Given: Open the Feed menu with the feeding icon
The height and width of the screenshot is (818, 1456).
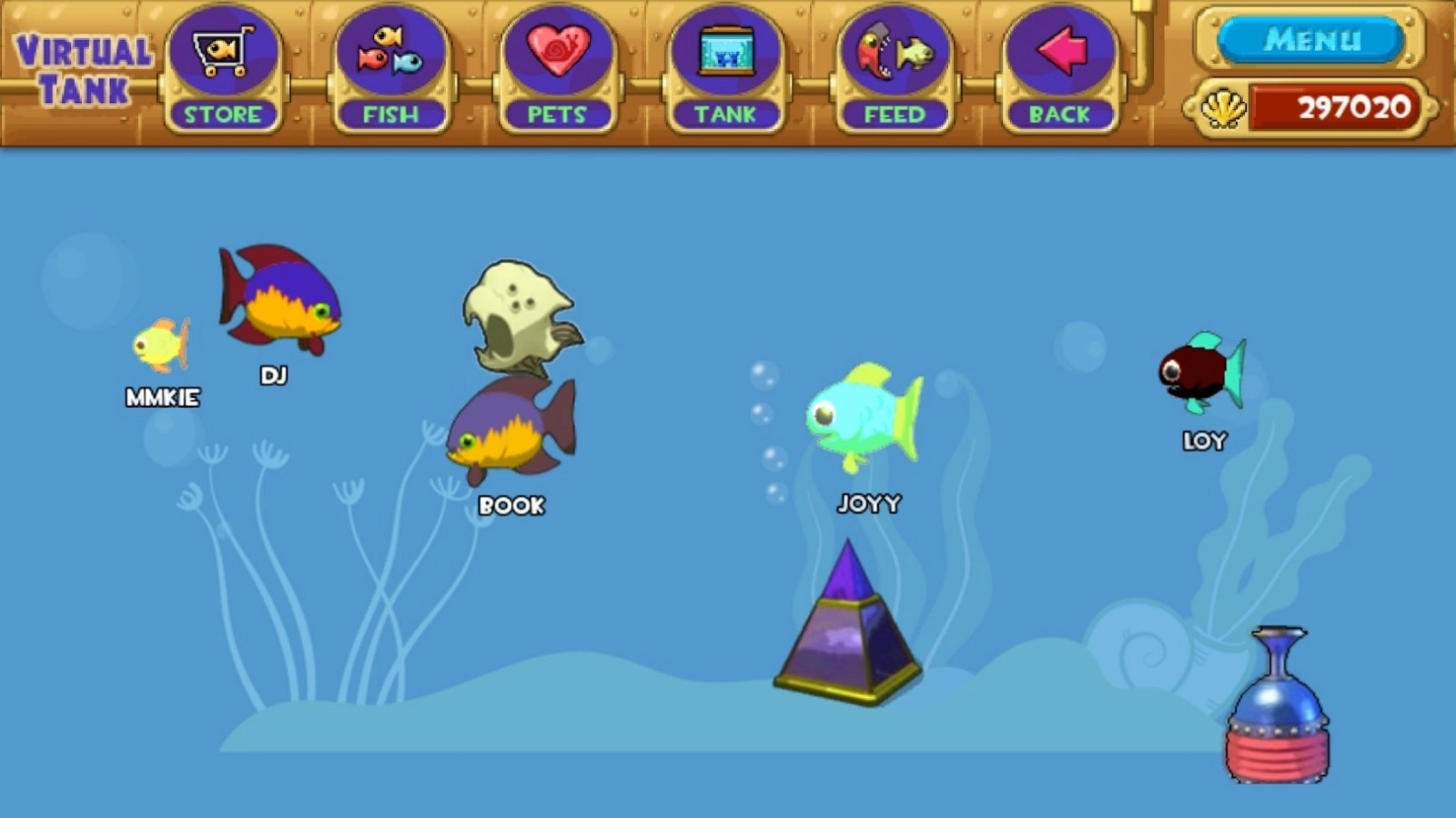Looking at the screenshot, I should click(893, 52).
